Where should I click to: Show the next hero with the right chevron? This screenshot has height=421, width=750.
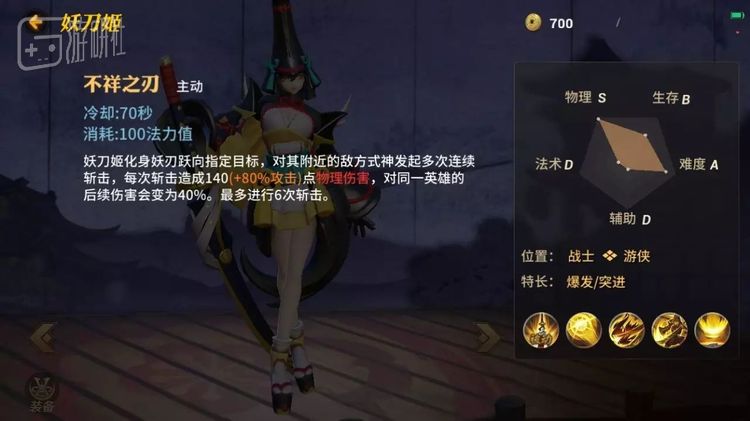pos(488,338)
